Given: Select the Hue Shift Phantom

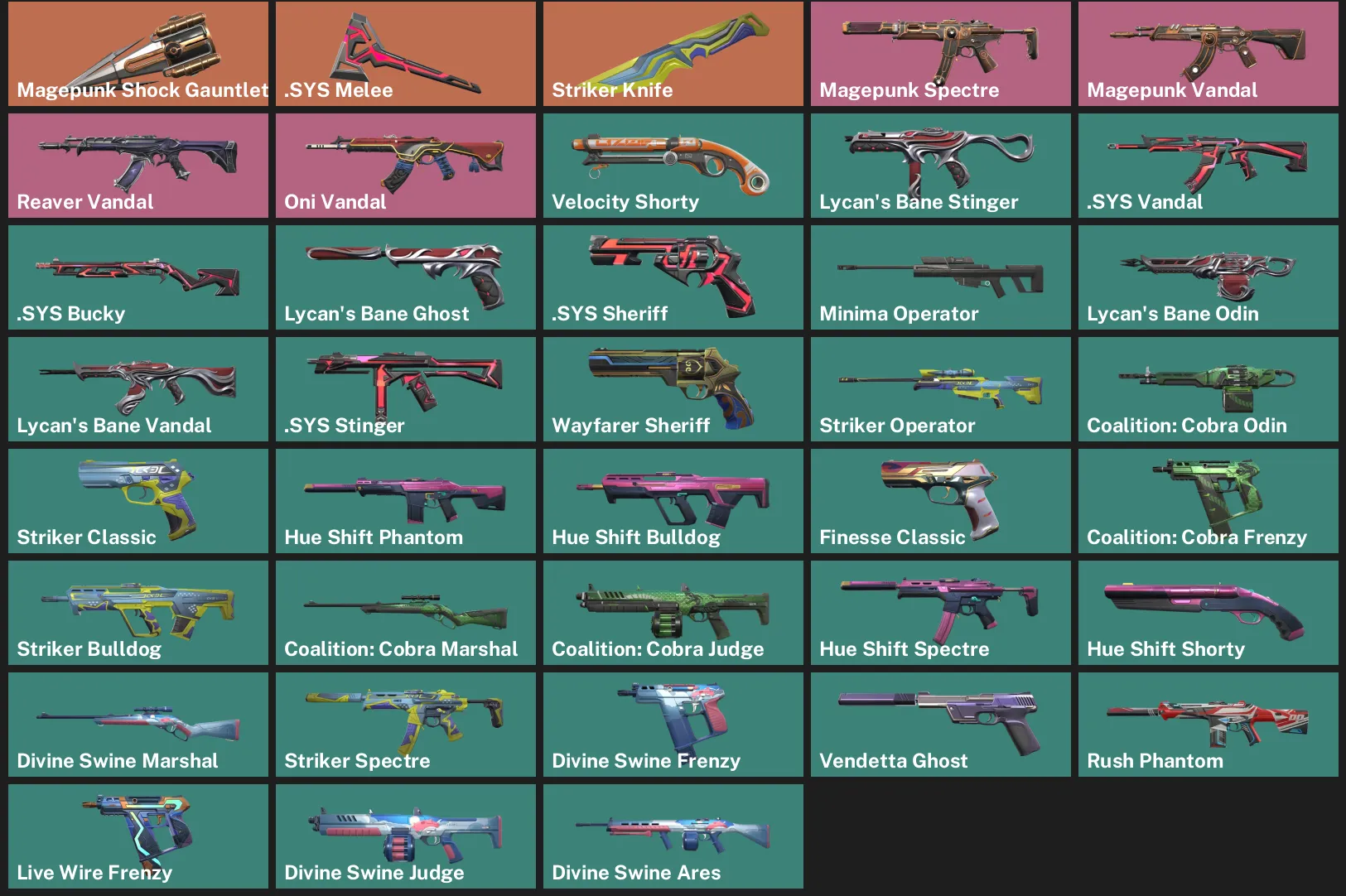Looking at the screenshot, I should click(x=405, y=500).
